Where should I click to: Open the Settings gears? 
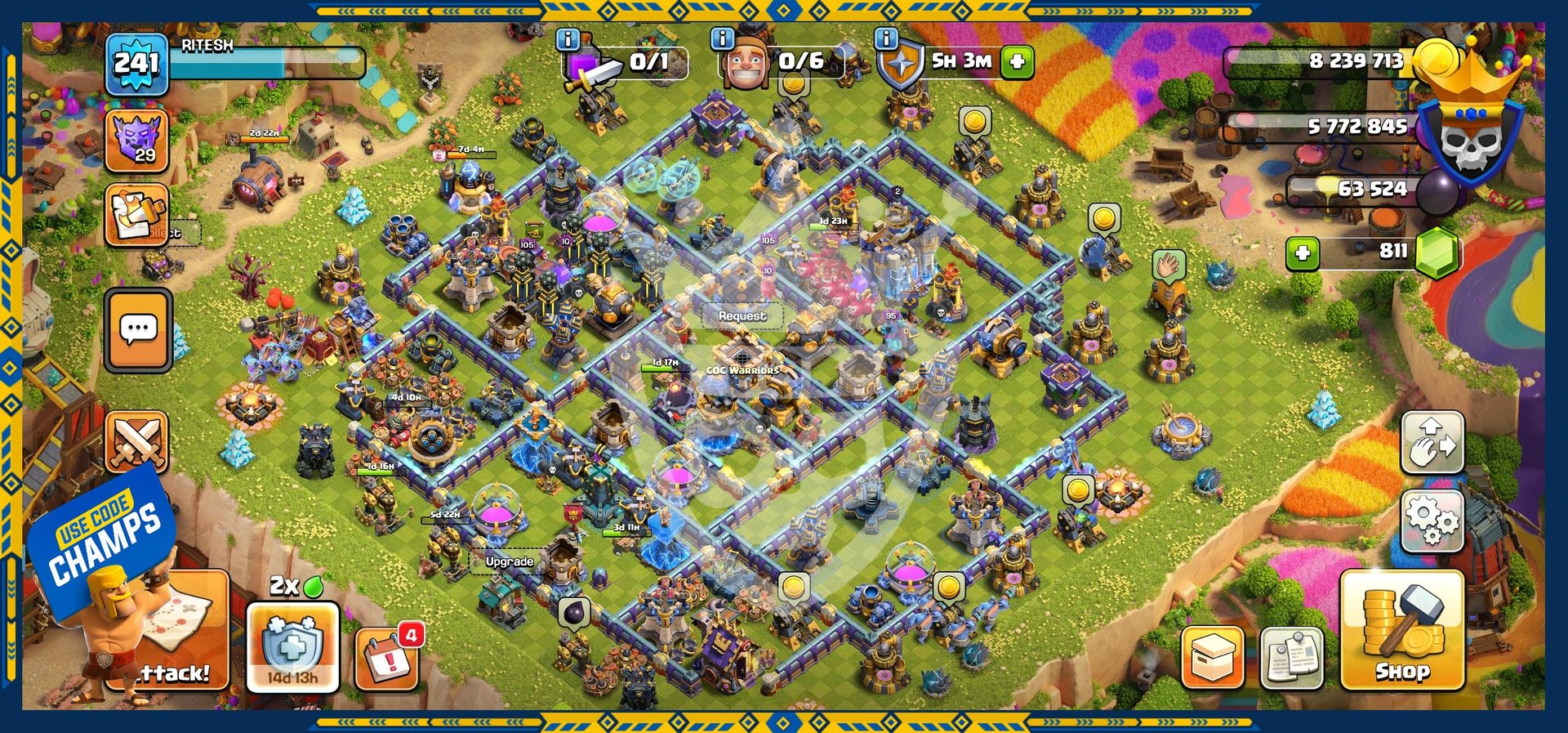[1432, 521]
